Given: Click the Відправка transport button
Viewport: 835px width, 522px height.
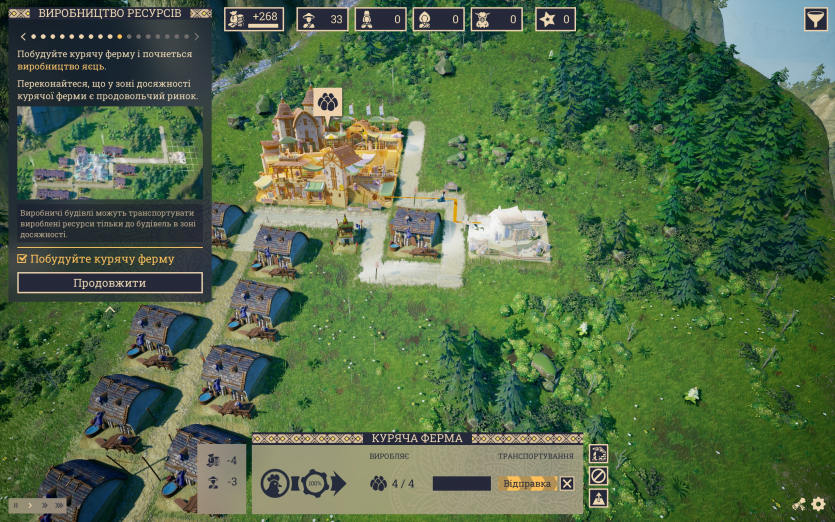Looking at the screenshot, I should point(526,484).
